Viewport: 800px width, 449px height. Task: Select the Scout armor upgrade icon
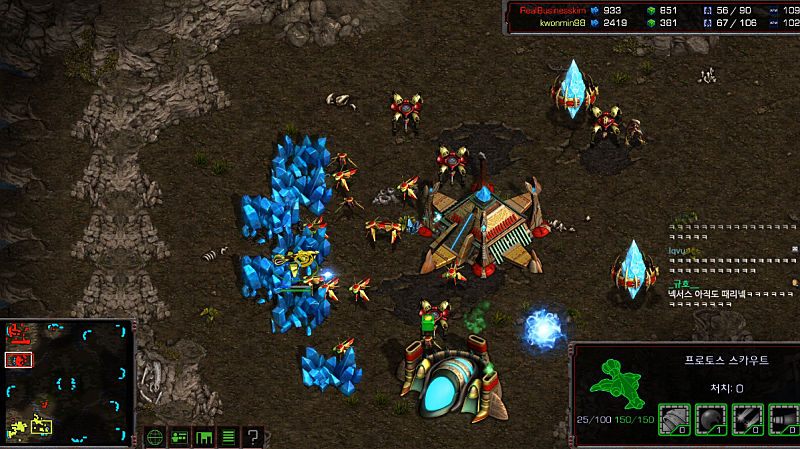click(x=675, y=419)
